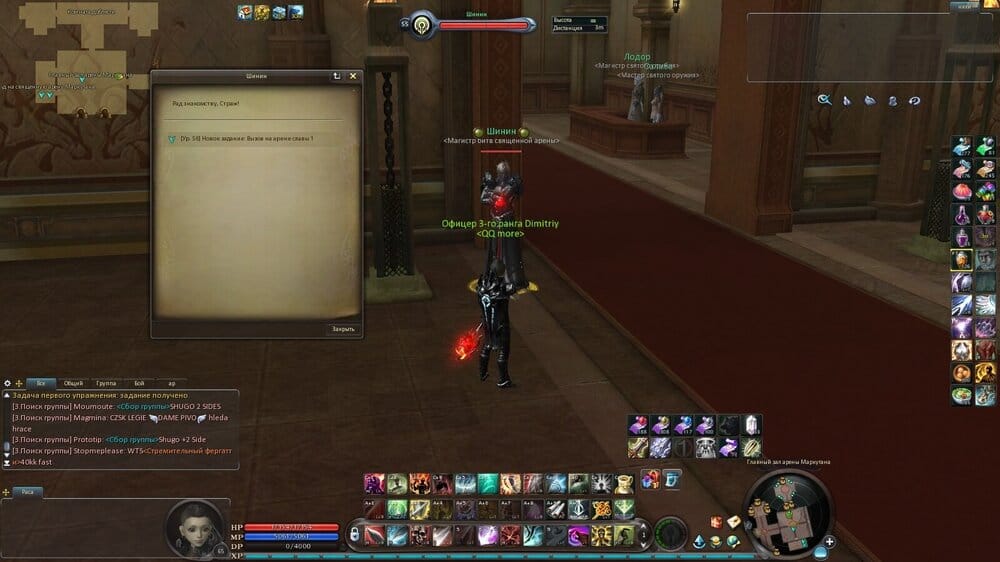
Task: Close the Шинин window with the X
Action: [x=353, y=76]
